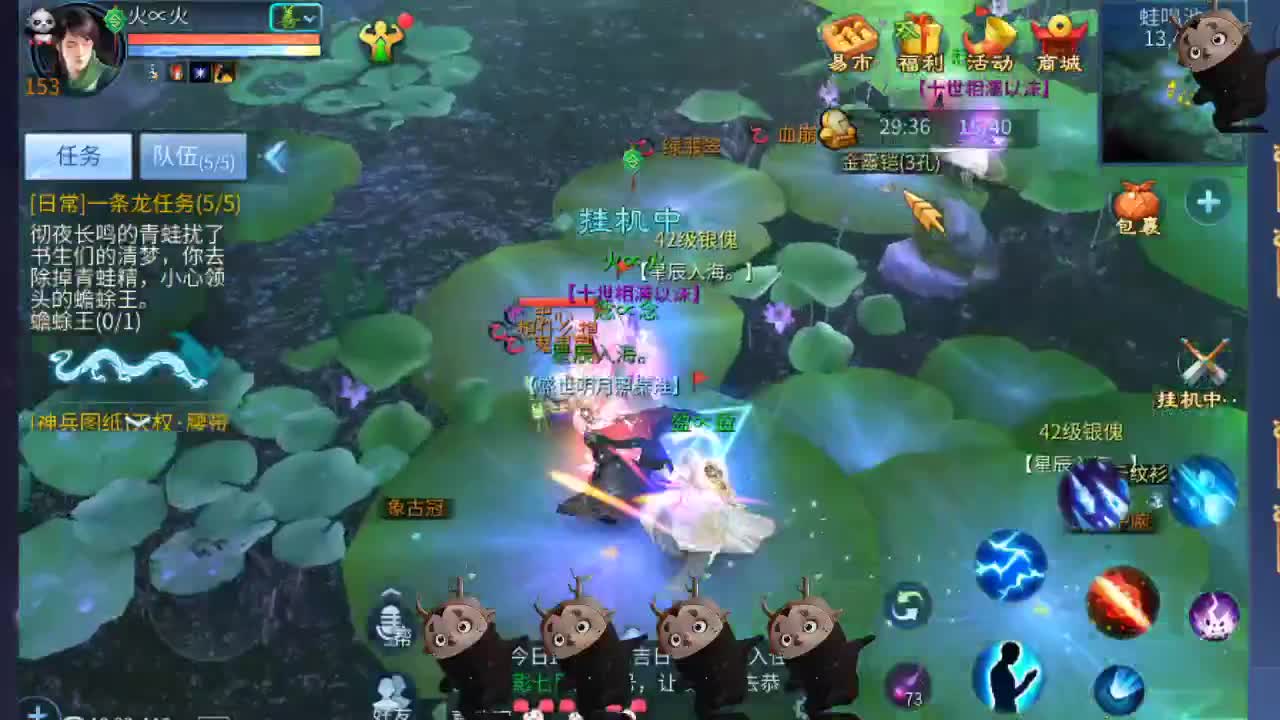Tap the plus button near the bag
The height and width of the screenshot is (720, 1280).
[x=1208, y=201]
